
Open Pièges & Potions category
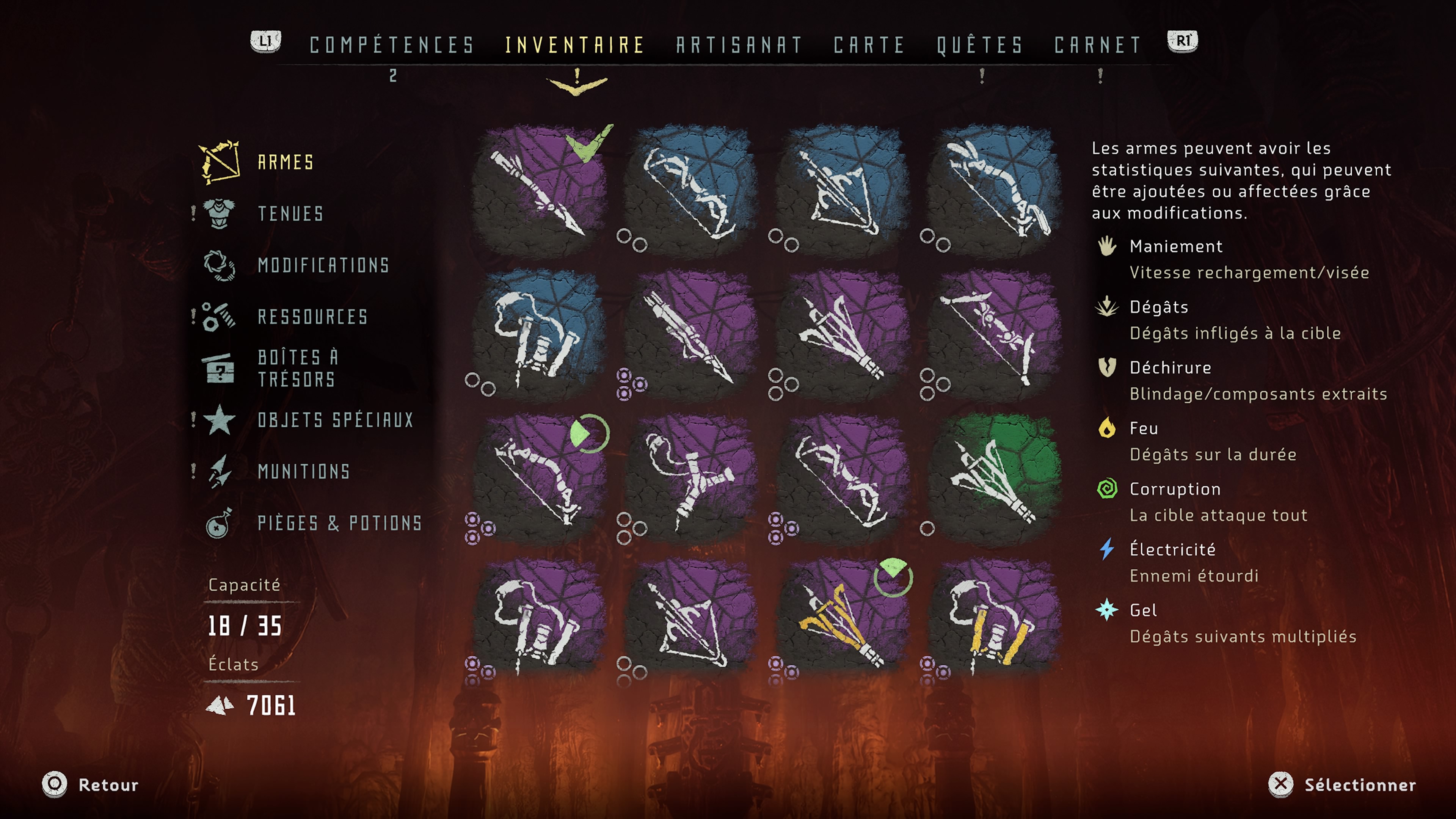coord(340,523)
